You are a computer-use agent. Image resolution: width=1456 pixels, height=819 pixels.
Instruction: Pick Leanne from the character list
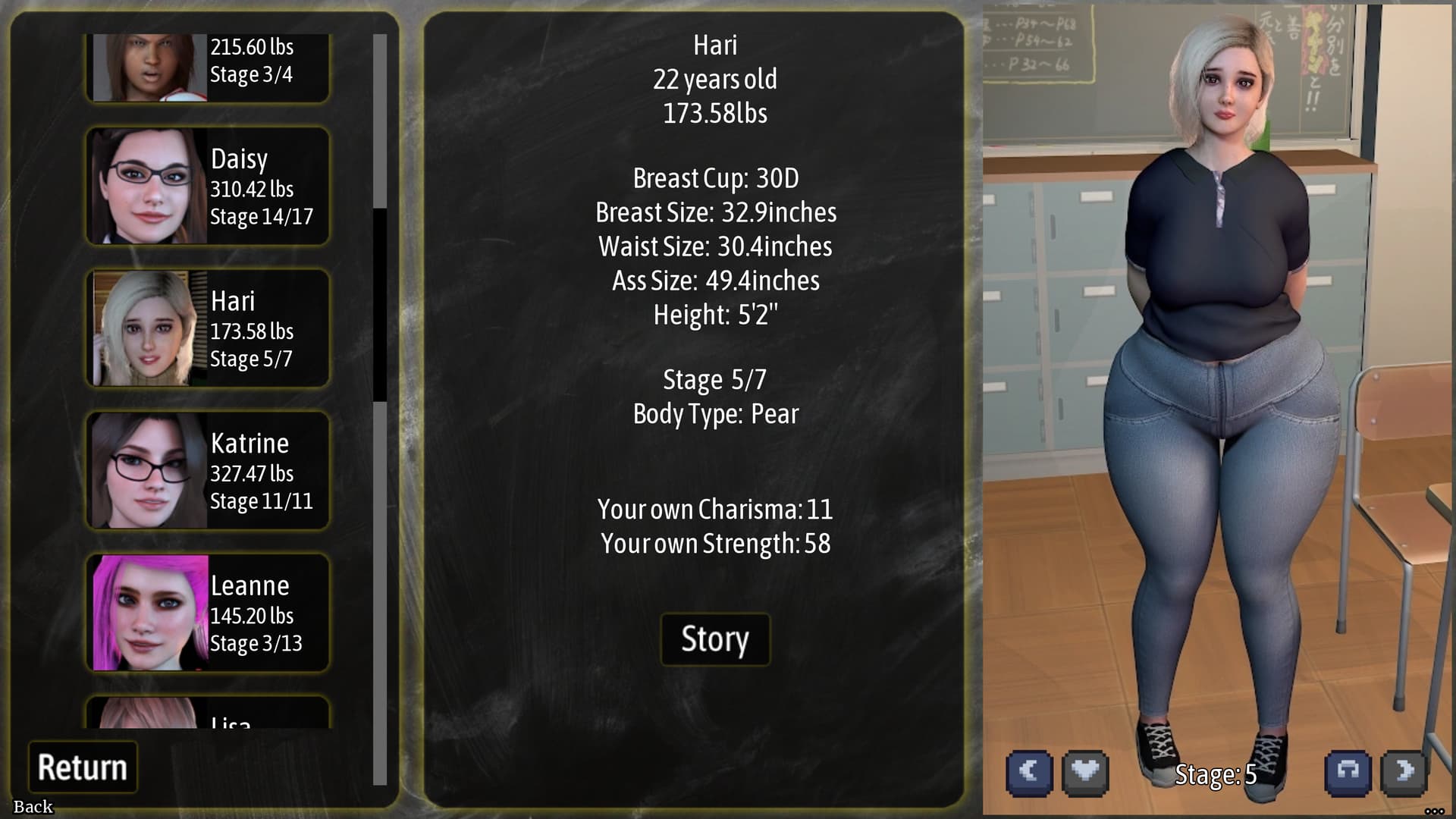coord(208,613)
